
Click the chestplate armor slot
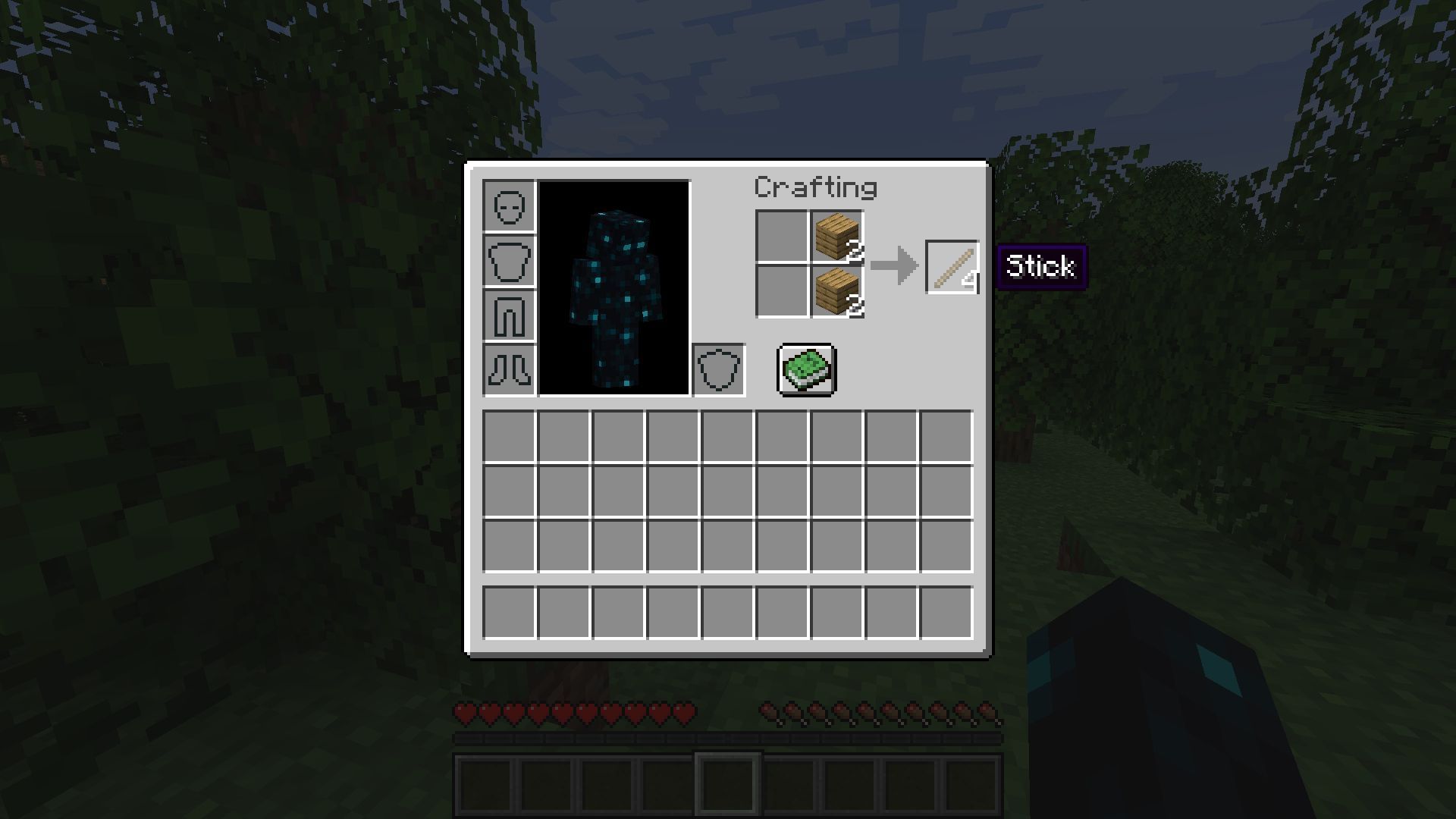pyautogui.click(x=509, y=261)
